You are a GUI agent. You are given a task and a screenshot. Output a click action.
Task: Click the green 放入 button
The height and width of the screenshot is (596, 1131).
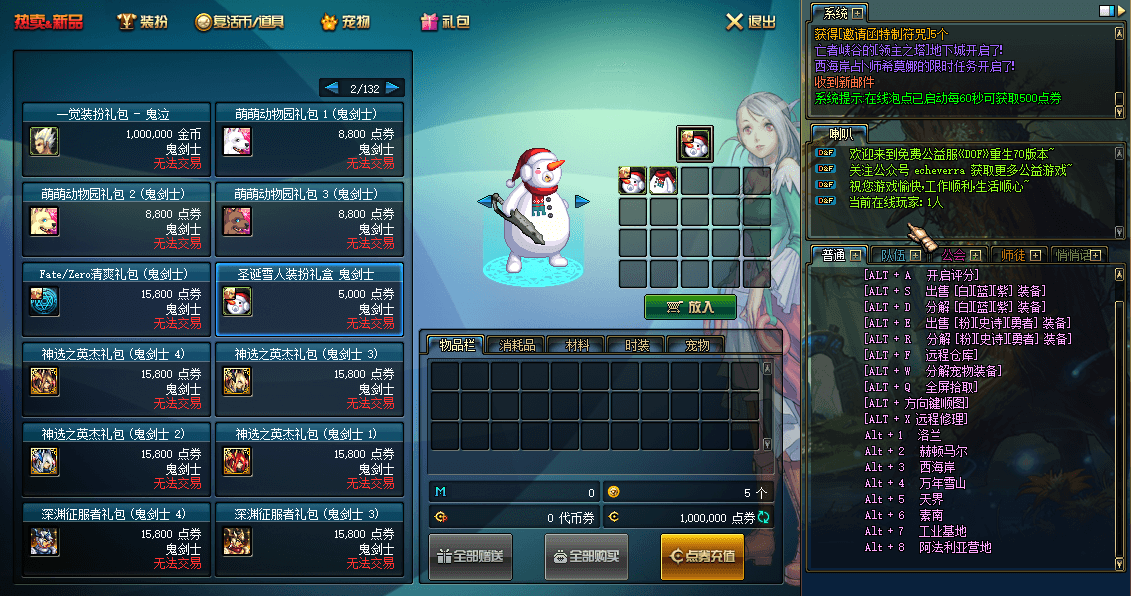[690, 307]
